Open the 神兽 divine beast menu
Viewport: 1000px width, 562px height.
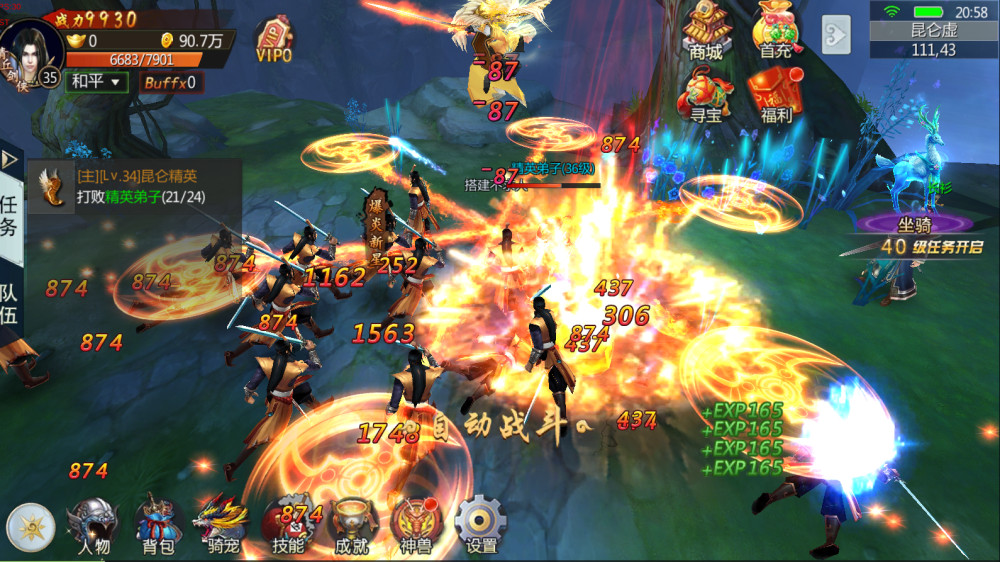point(415,524)
